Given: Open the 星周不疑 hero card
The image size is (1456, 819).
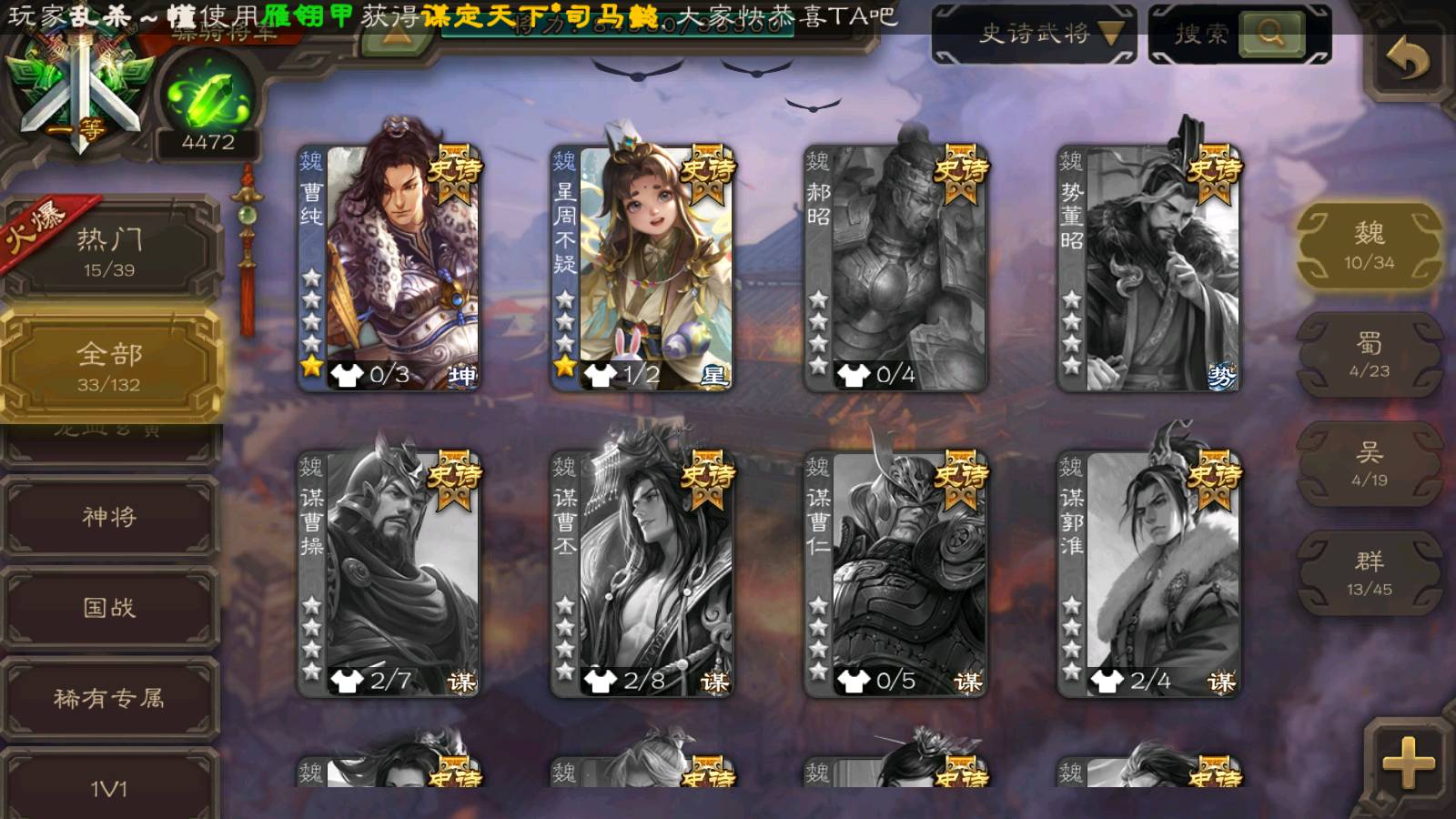Looking at the screenshot, I should (x=643, y=268).
